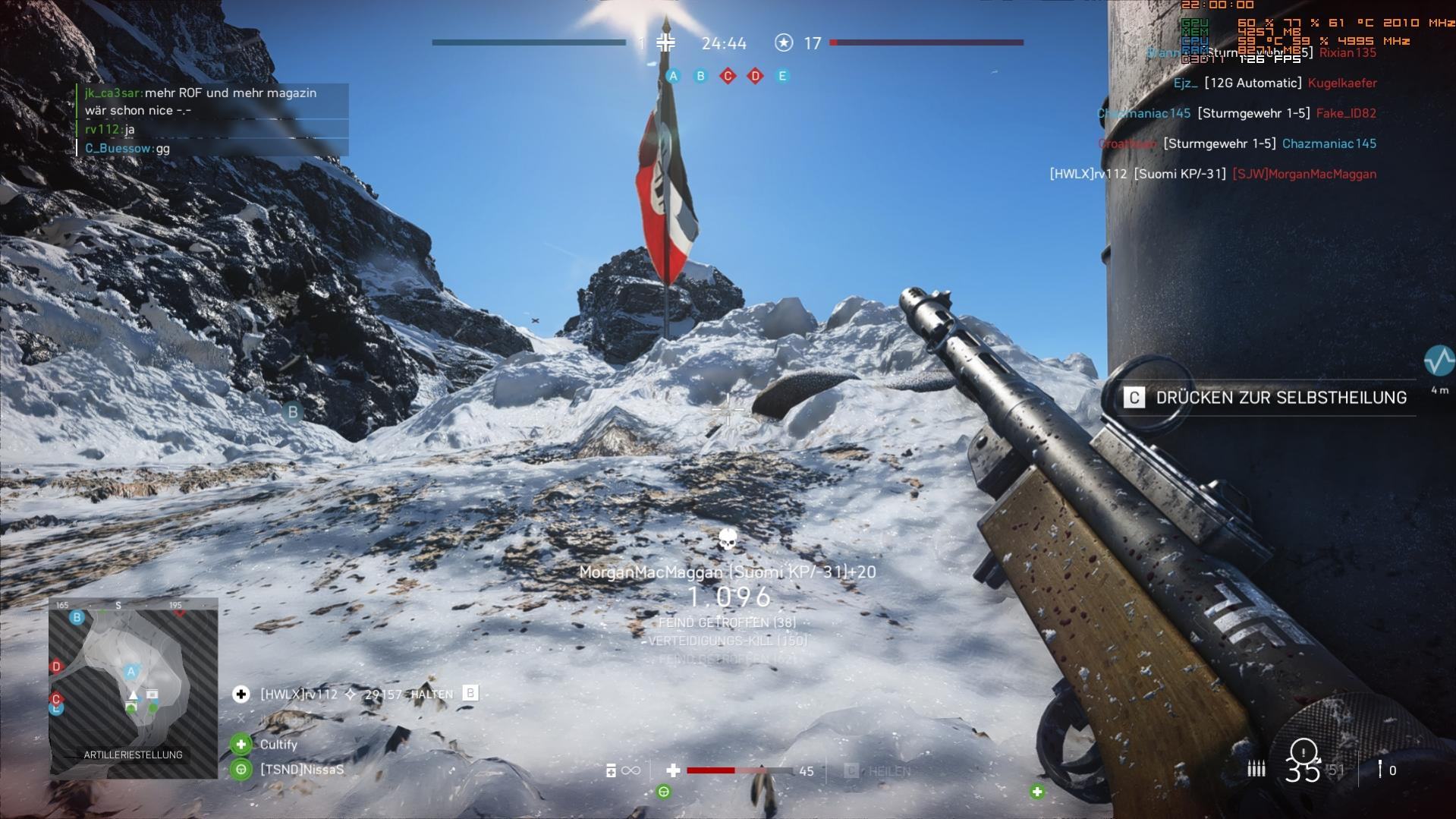Select squad member [TSND]NissaS in squad list
The width and height of the screenshot is (1456, 819).
tap(301, 770)
